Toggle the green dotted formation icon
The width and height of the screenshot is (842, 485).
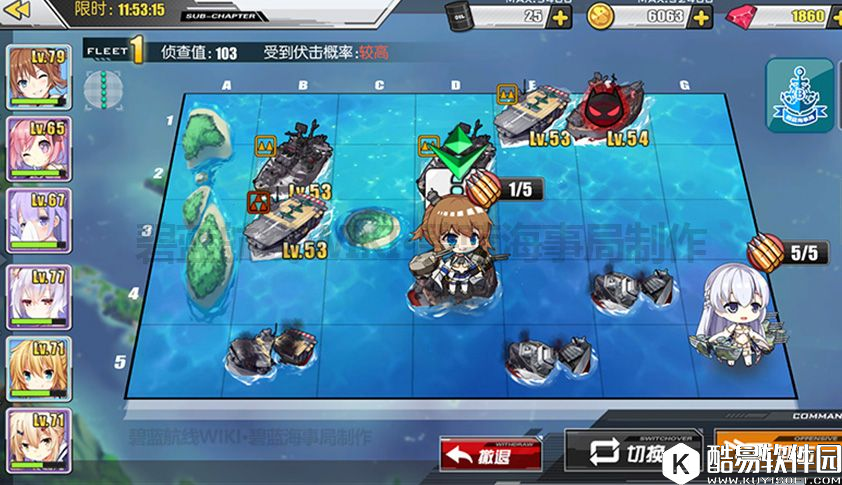point(97,86)
